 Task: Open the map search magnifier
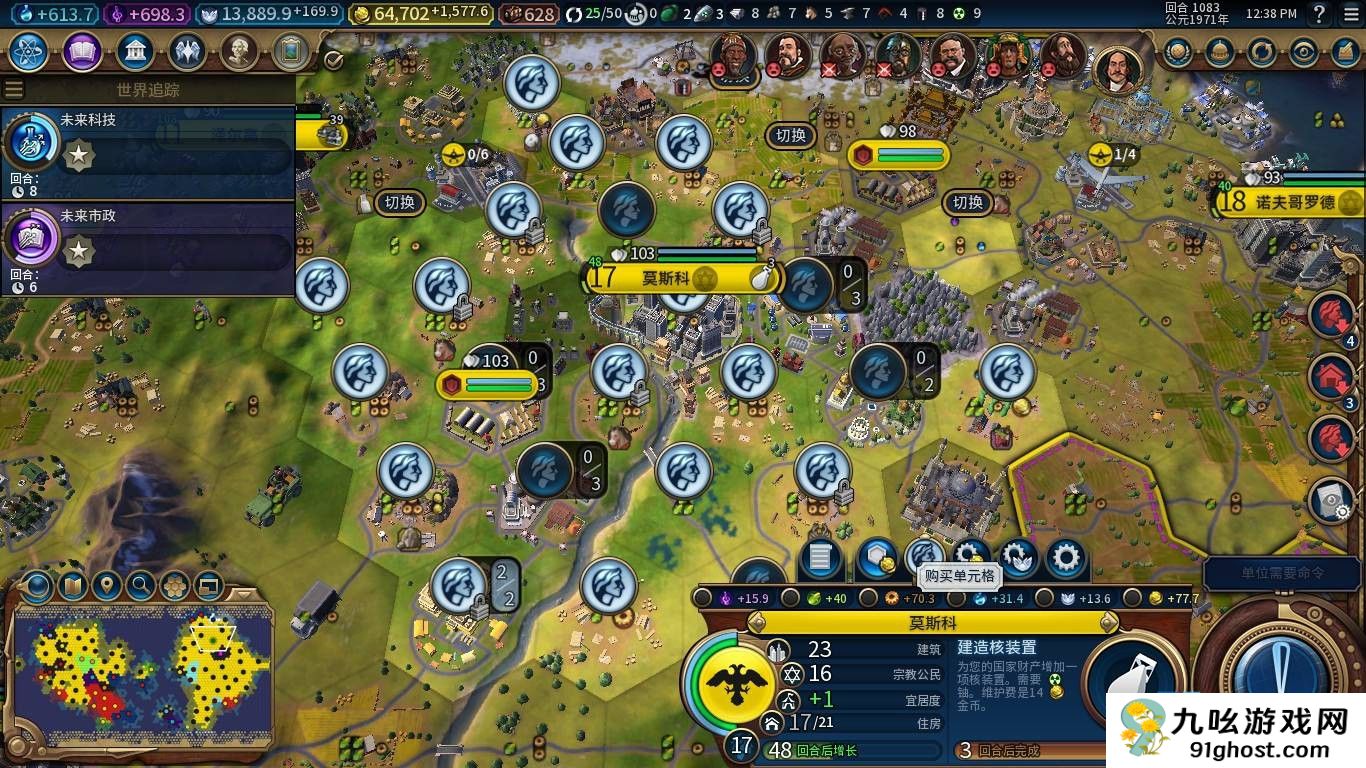[141, 585]
